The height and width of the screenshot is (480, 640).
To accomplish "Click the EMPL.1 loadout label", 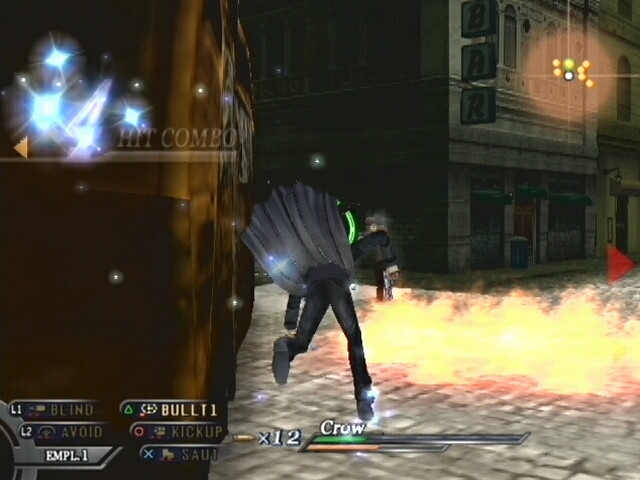I will coord(68,455).
